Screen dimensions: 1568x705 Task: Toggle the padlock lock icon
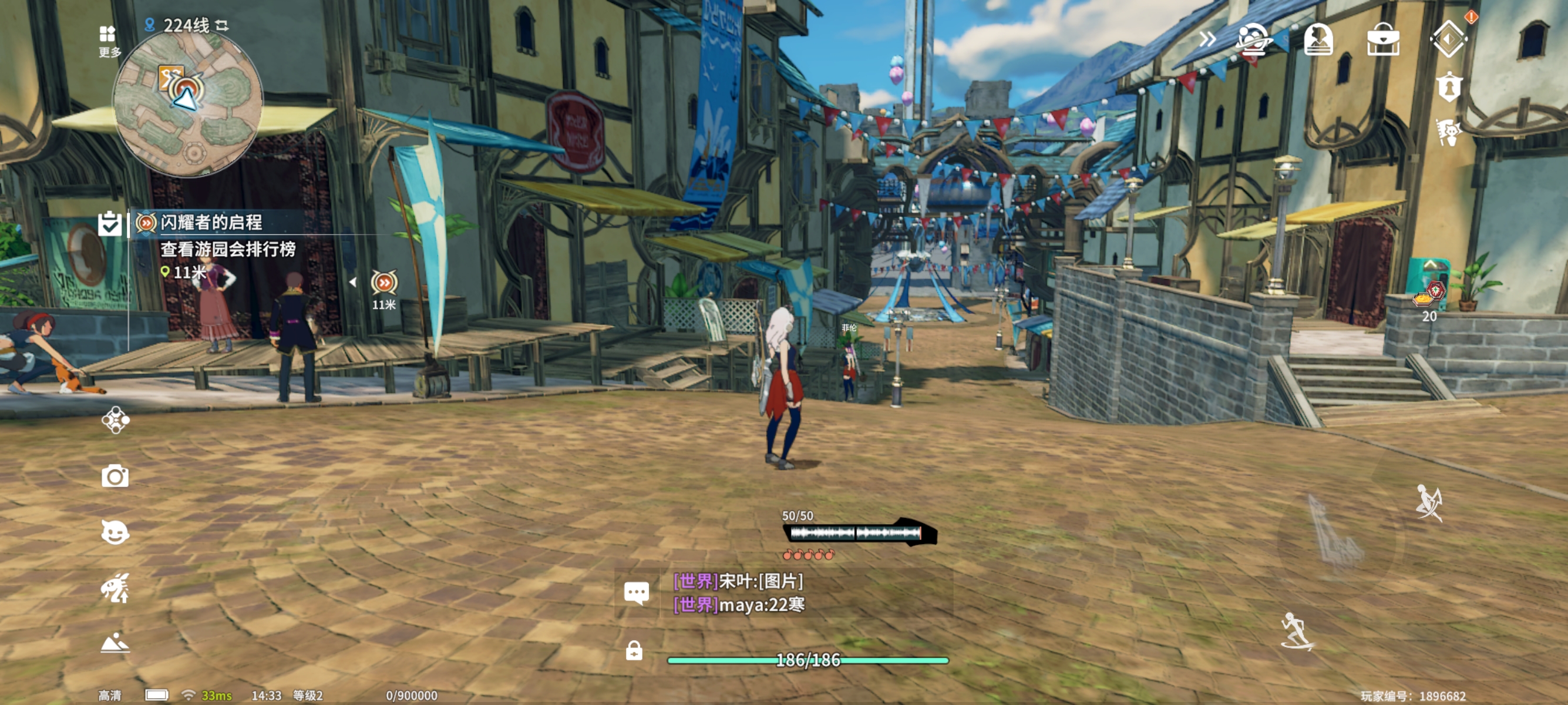(634, 651)
